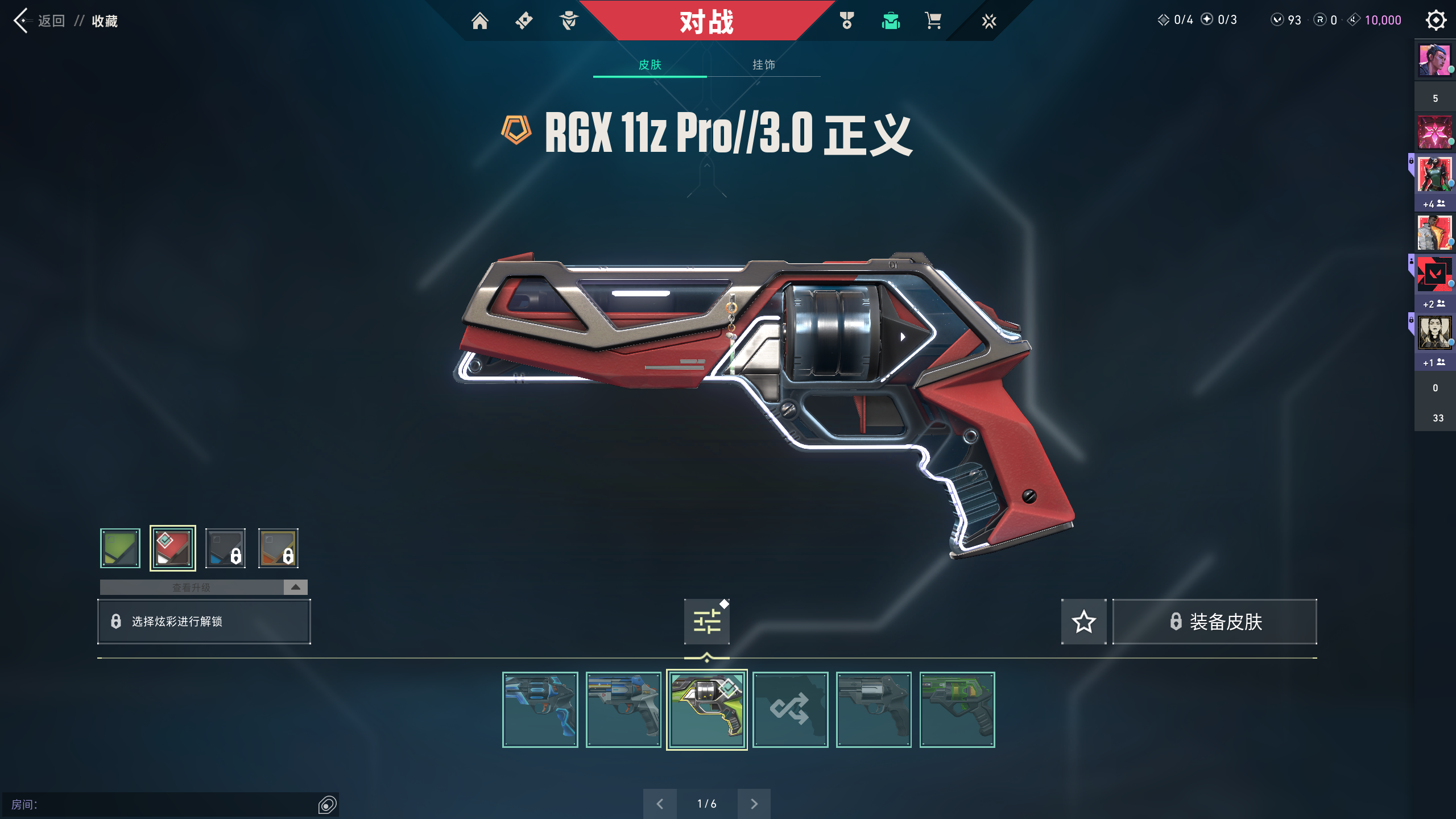Switch to the 挂饰 tab

coord(763,65)
